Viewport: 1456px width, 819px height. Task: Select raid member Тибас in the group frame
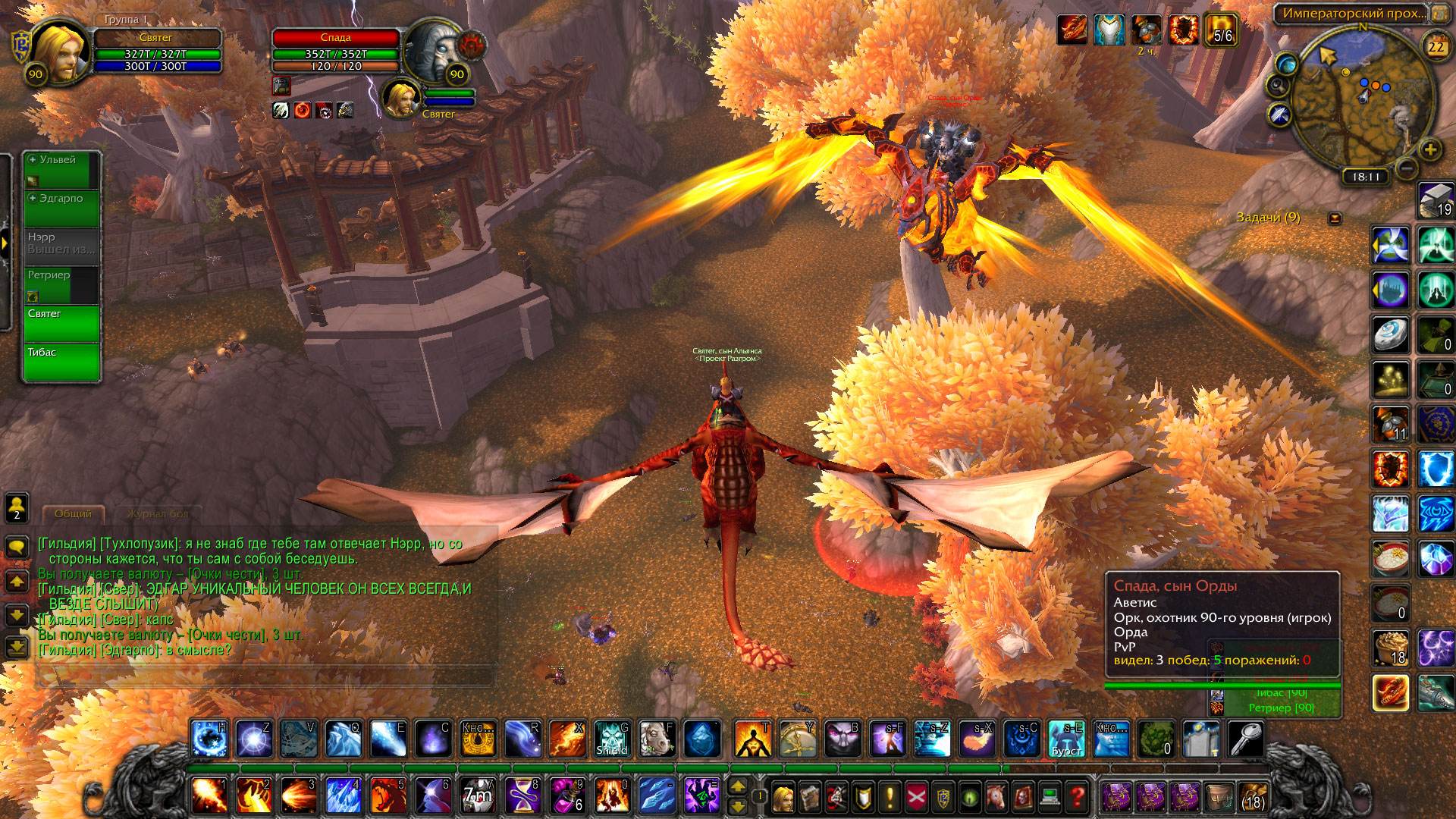coord(61,362)
